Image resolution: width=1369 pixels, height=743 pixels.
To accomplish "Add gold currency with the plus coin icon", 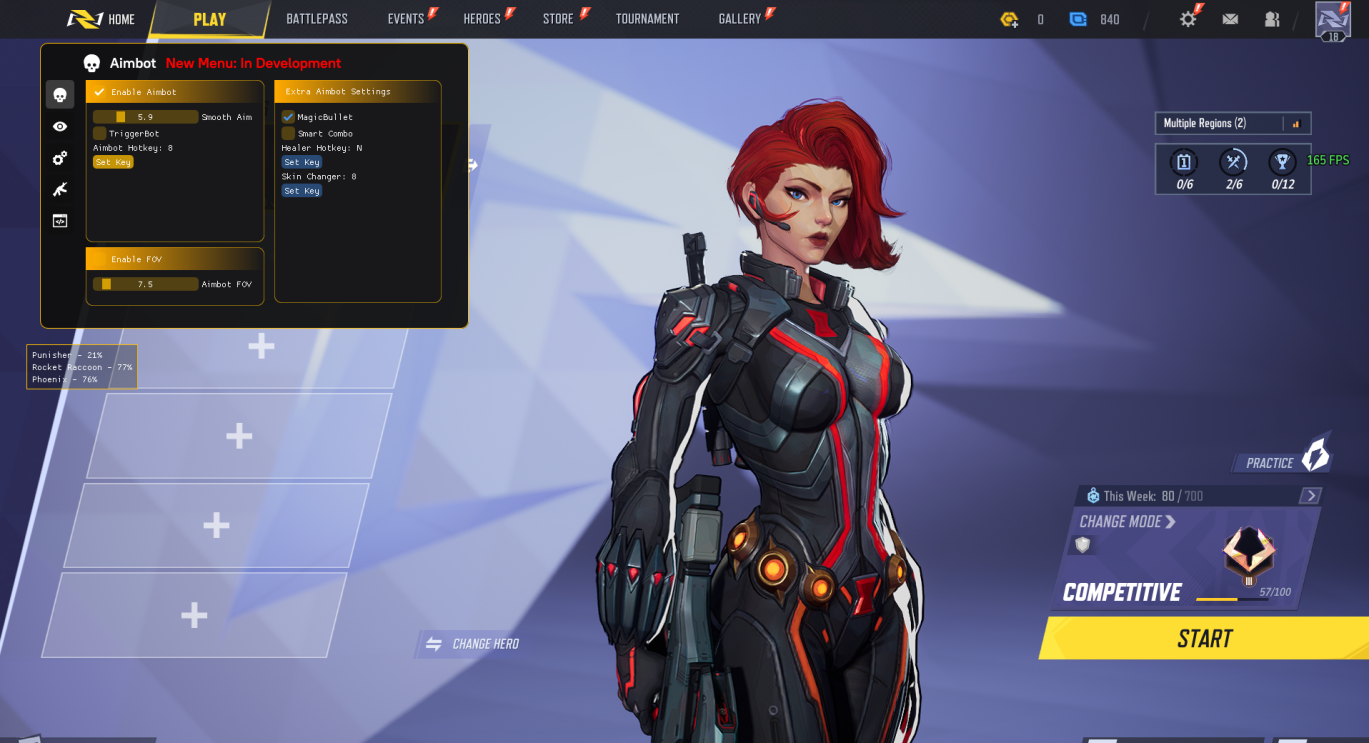I will pos(1010,19).
